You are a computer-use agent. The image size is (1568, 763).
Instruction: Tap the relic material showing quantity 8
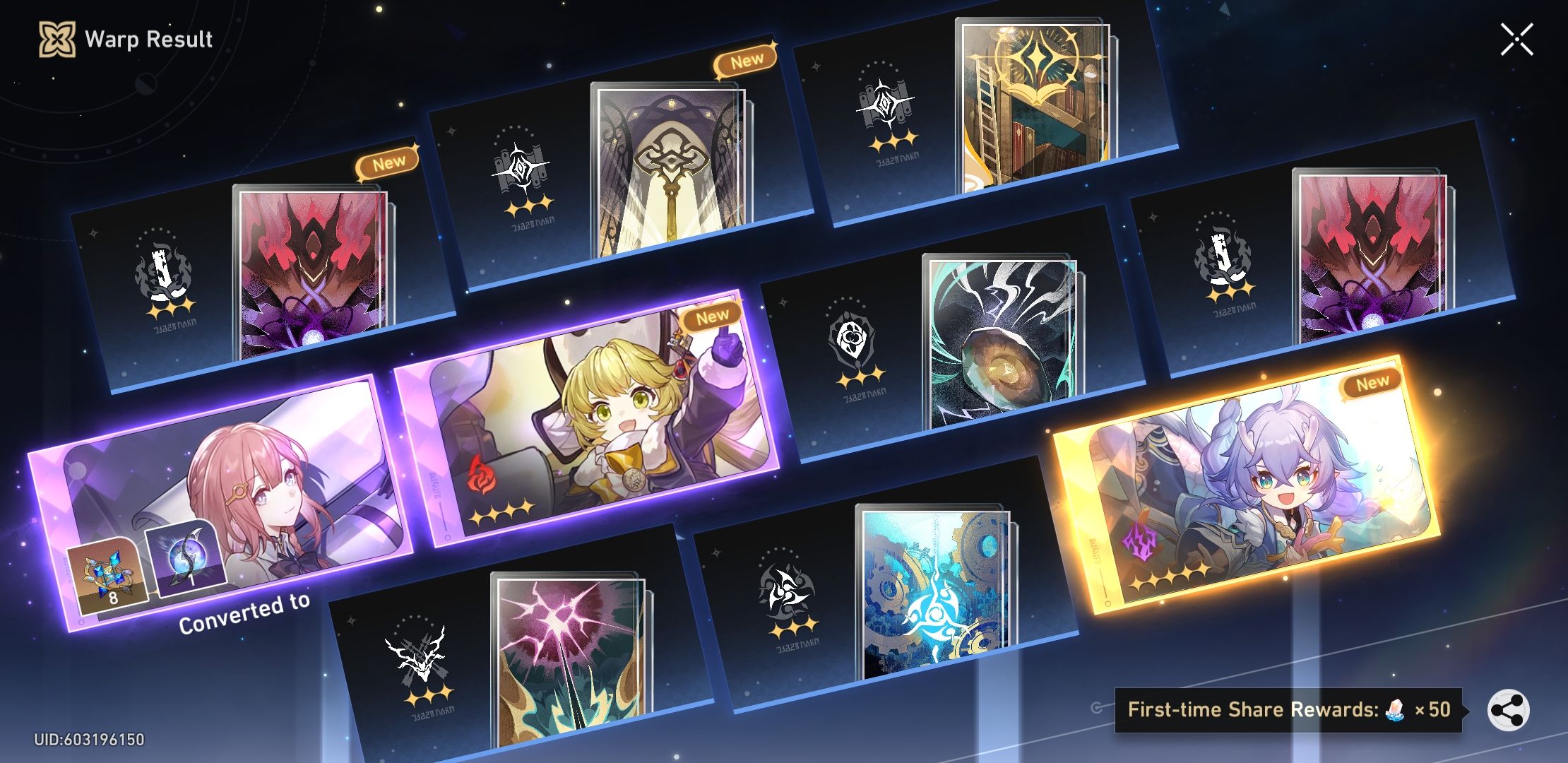tap(106, 576)
